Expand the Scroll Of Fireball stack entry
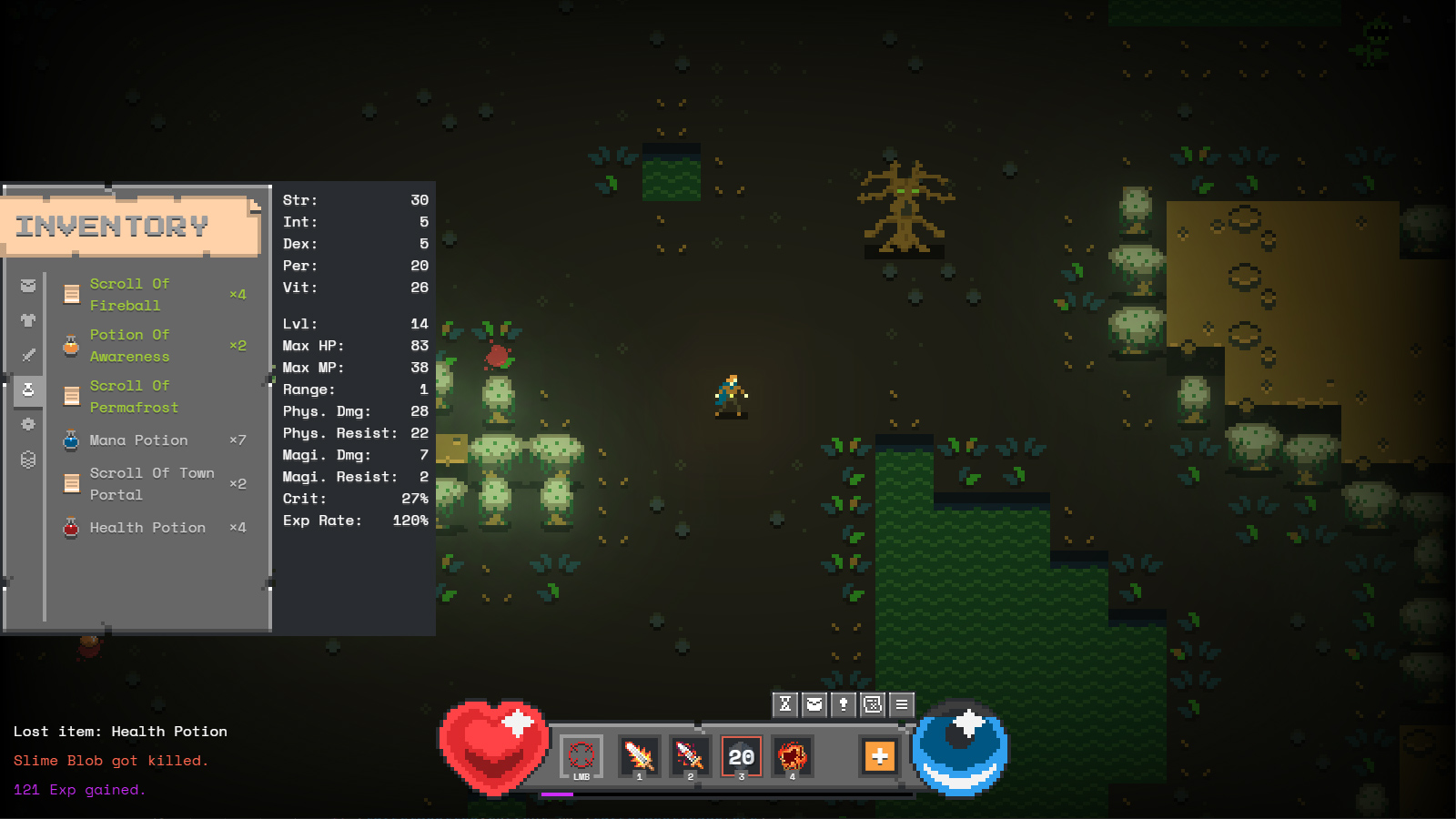The width and height of the screenshot is (1456, 819). [130, 294]
